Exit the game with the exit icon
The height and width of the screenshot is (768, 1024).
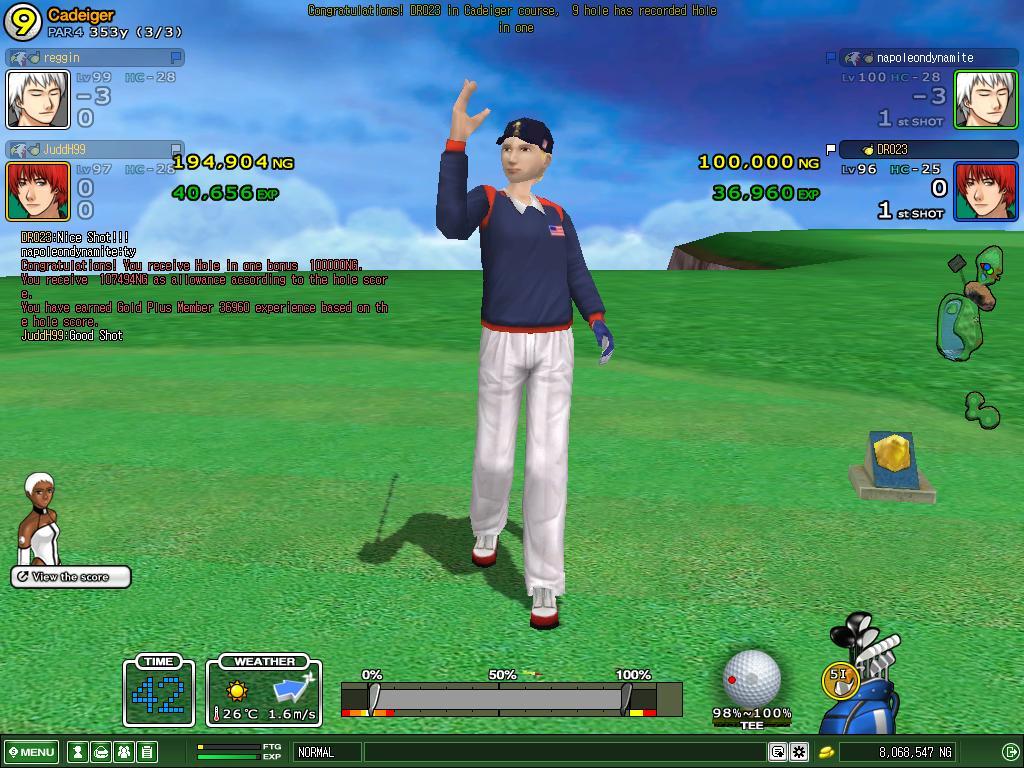[x=1010, y=752]
